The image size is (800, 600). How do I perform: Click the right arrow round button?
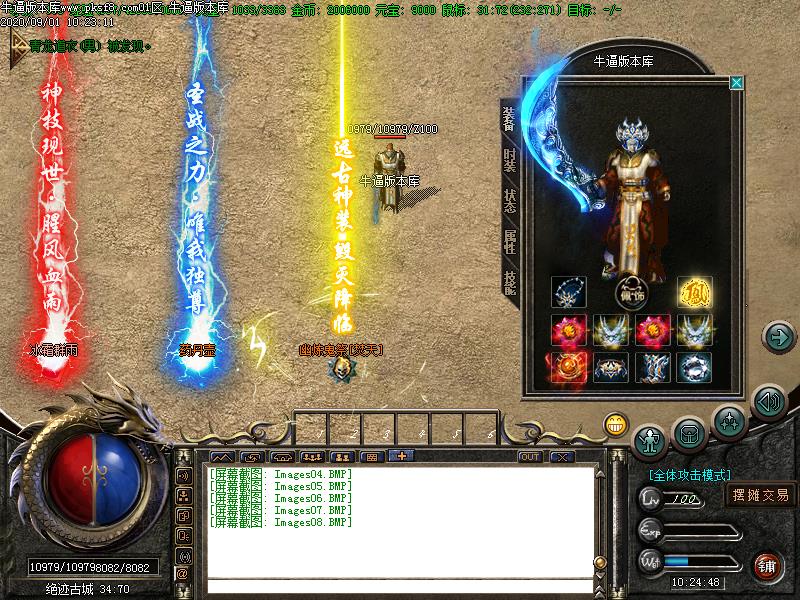[777, 337]
